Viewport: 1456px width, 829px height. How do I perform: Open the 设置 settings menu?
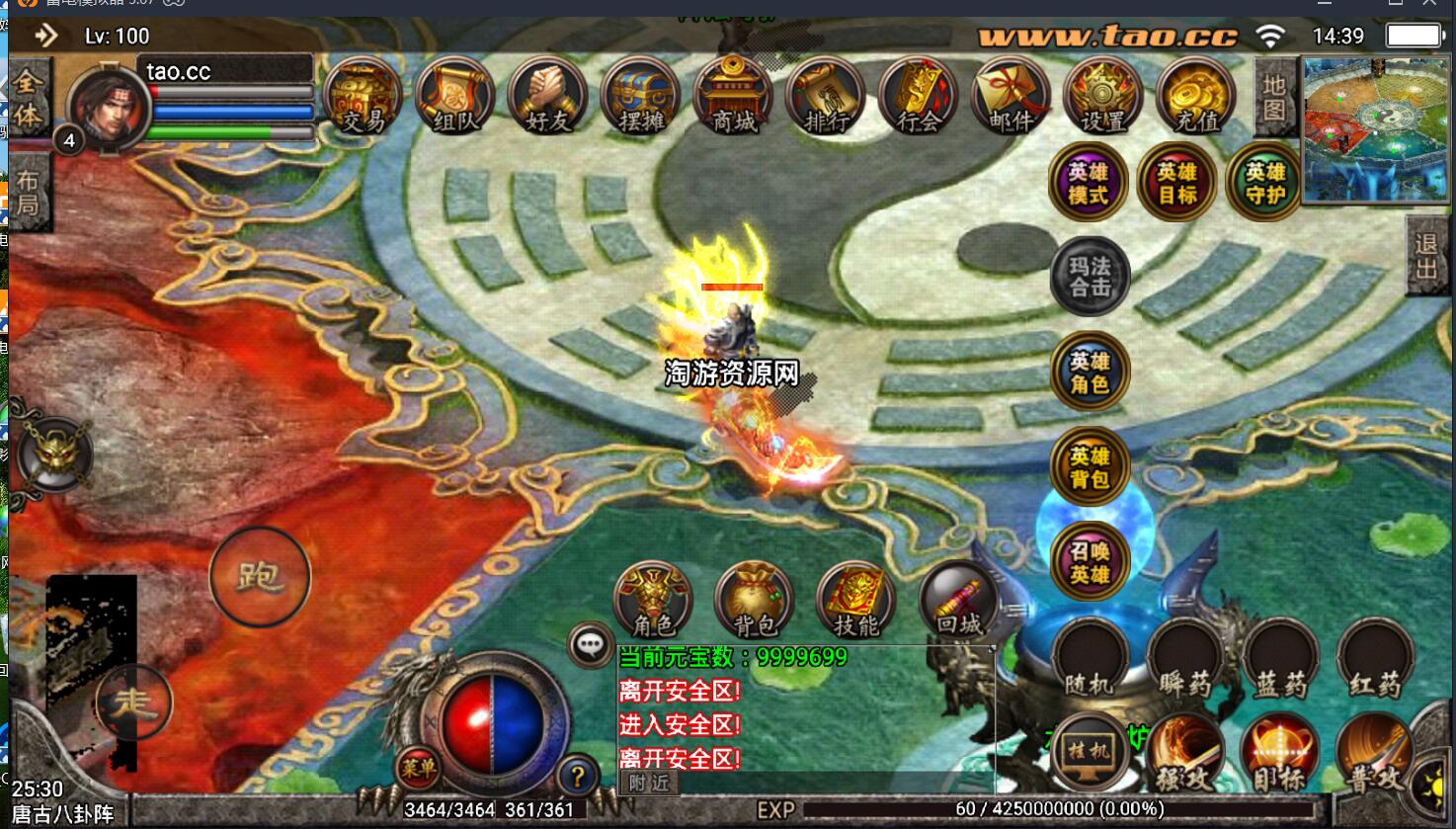(1103, 97)
